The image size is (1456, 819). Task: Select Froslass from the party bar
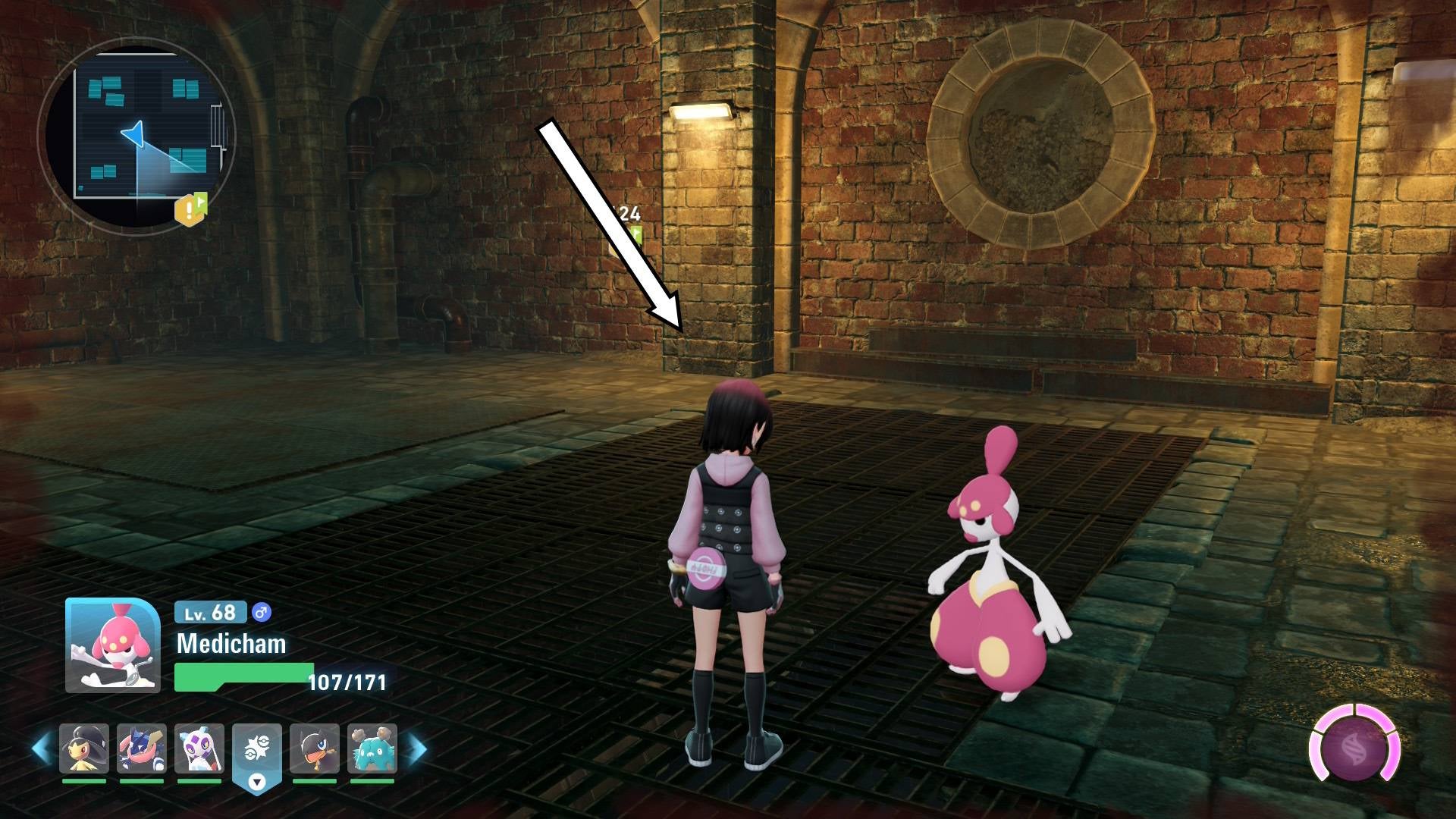click(x=199, y=749)
